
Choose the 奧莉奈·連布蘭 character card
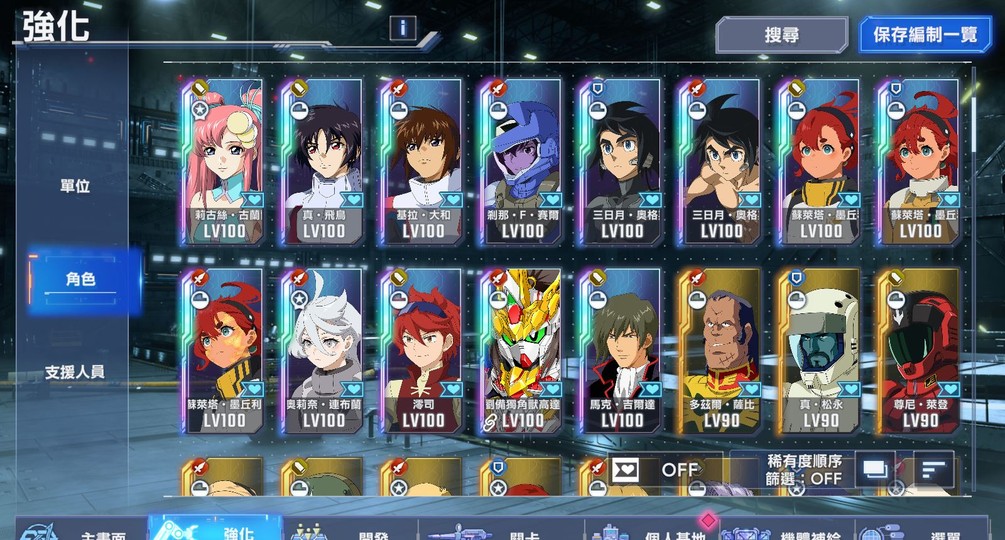(x=322, y=350)
